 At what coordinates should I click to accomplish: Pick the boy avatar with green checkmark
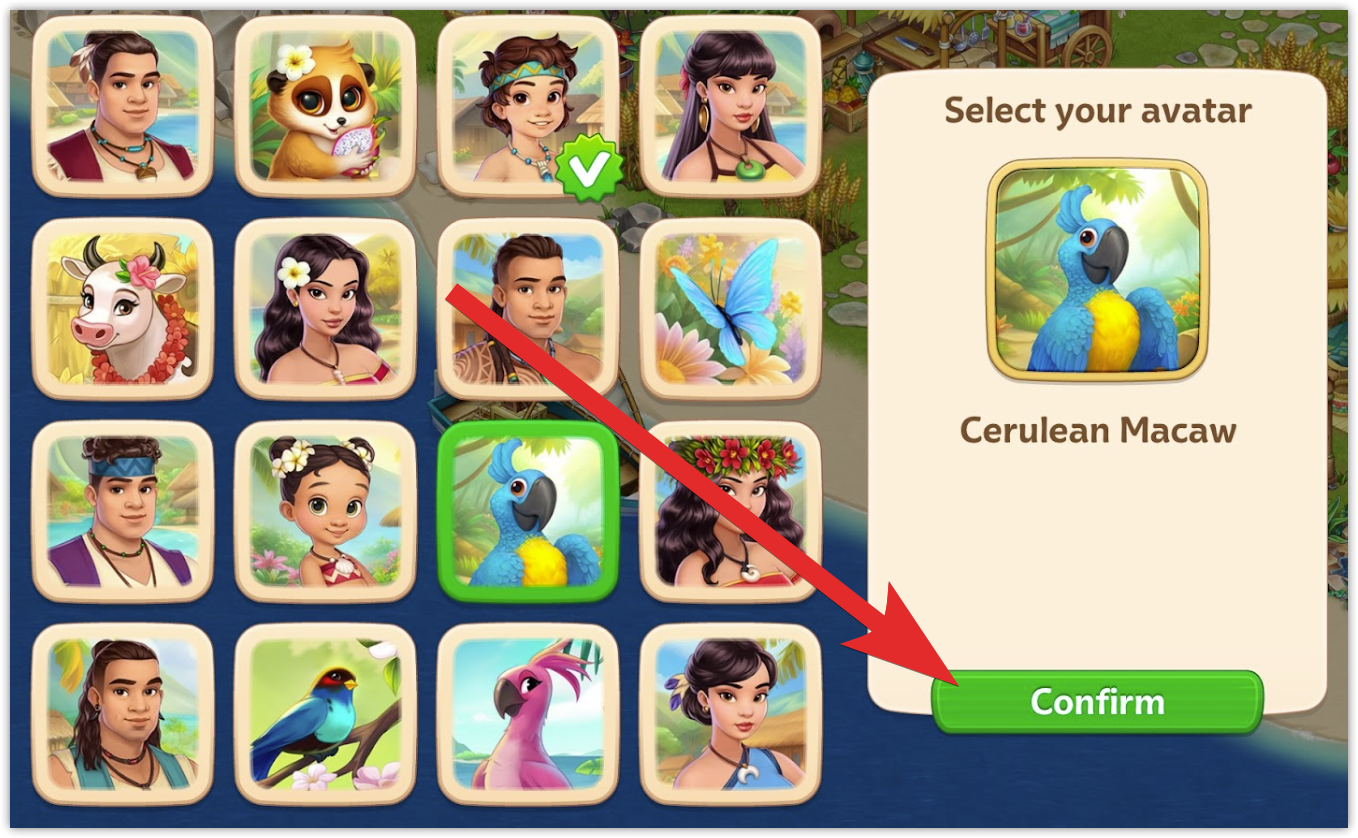527,107
